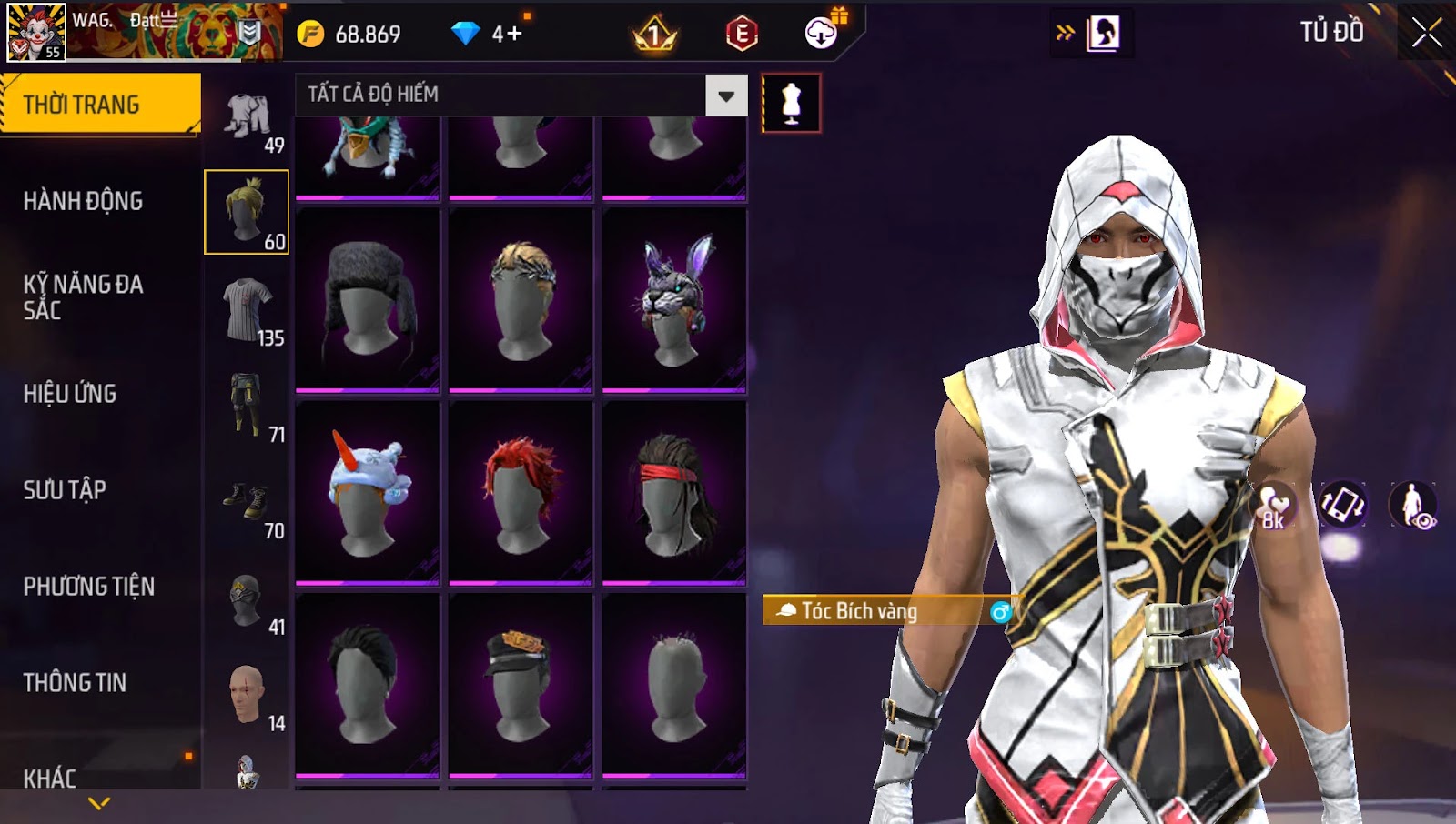This screenshot has width=1456, height=824.
Task: Select the Hiệu Ứng tab
Action: 70,394
